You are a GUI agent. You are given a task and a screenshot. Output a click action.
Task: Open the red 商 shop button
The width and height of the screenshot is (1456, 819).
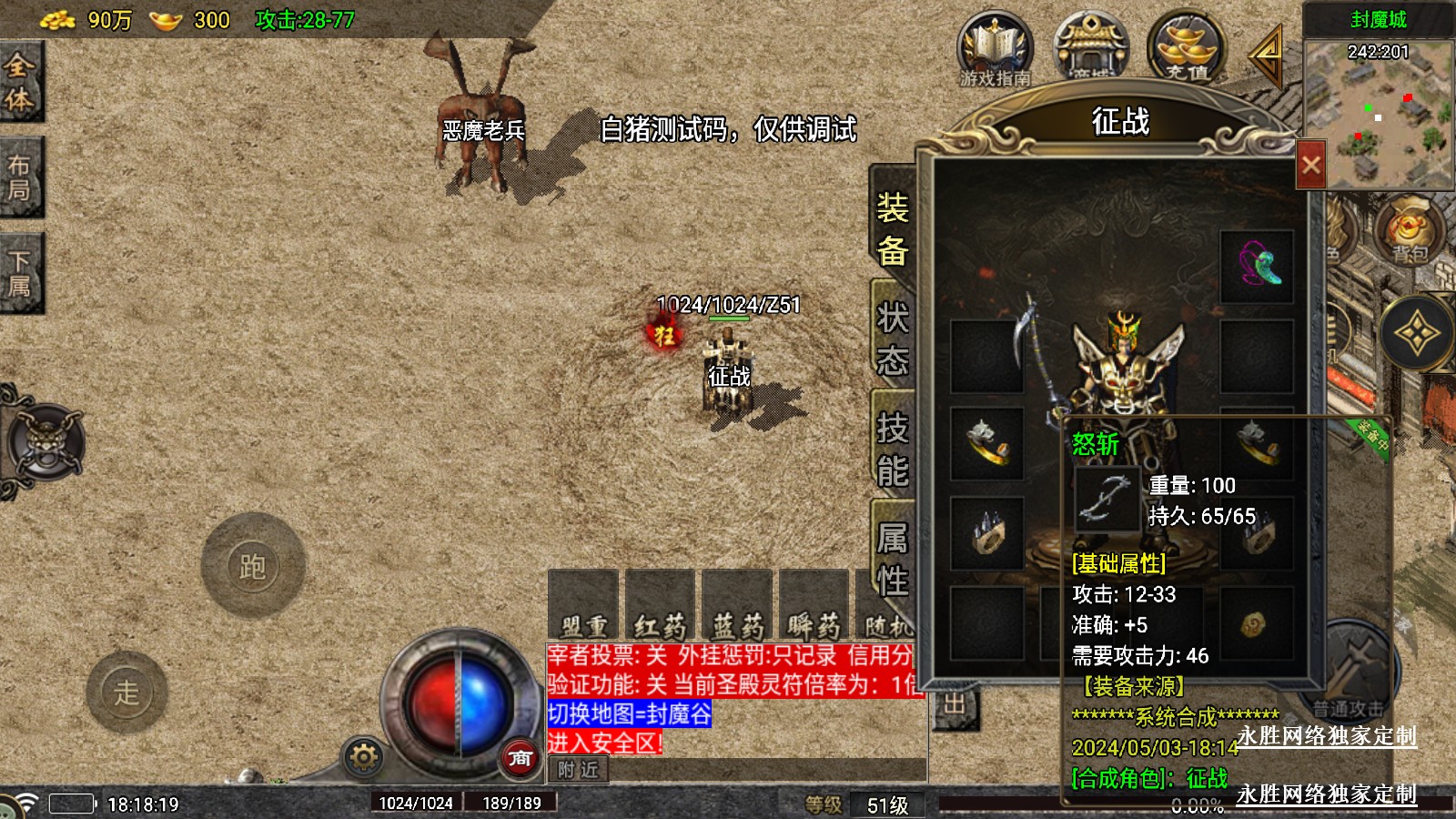point(520,757)
